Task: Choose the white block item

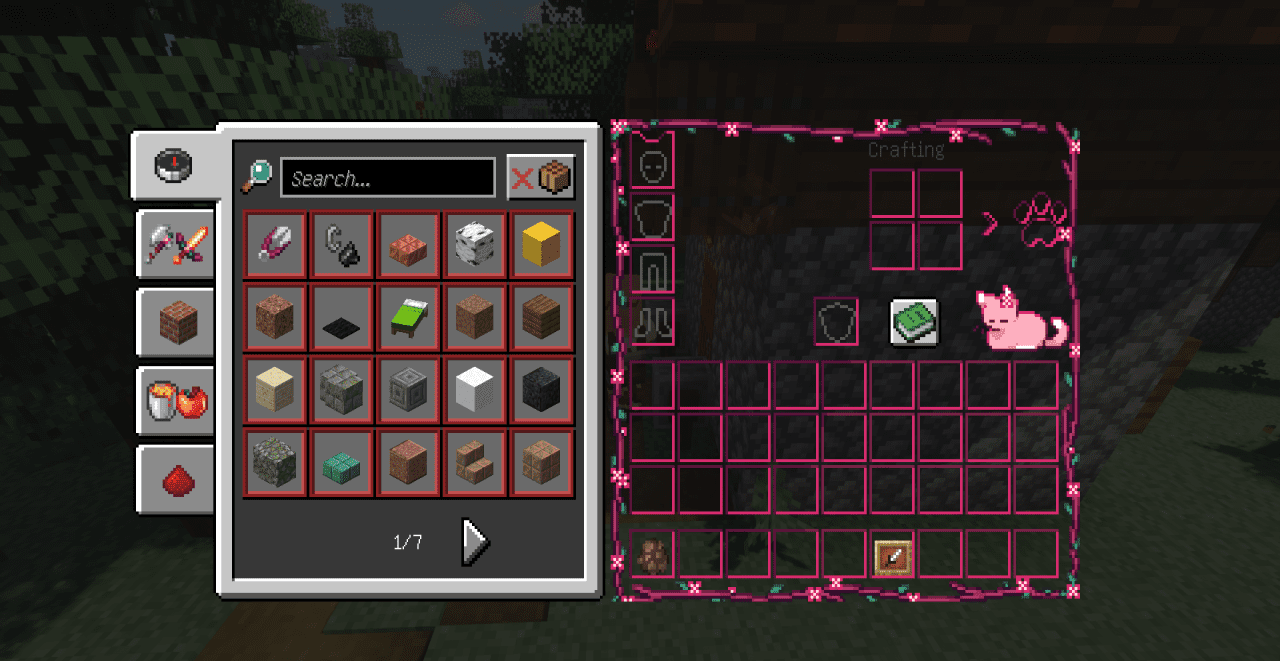Action: tap(475, 390)
